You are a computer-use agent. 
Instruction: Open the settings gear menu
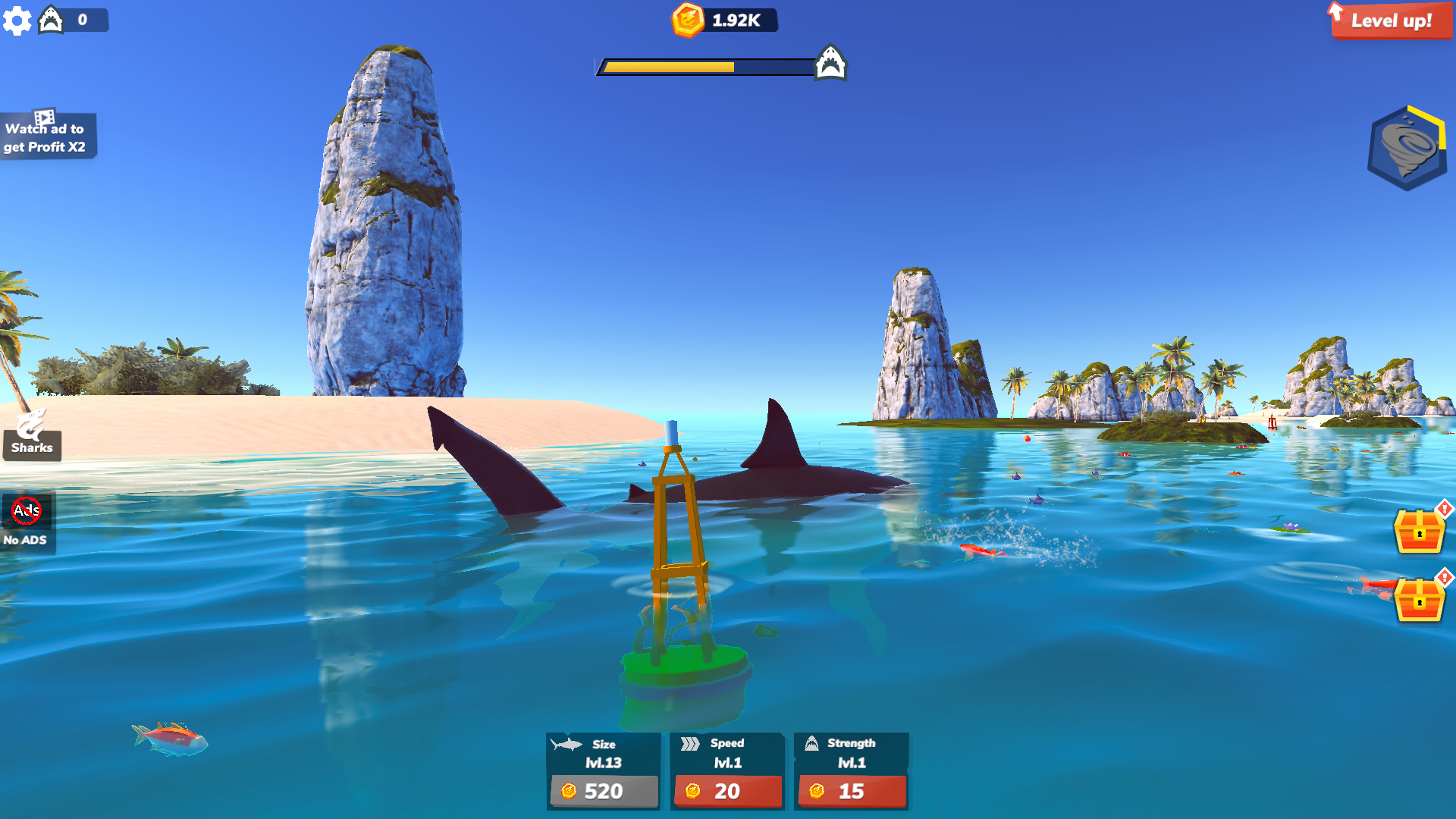(x=17, y=20)
